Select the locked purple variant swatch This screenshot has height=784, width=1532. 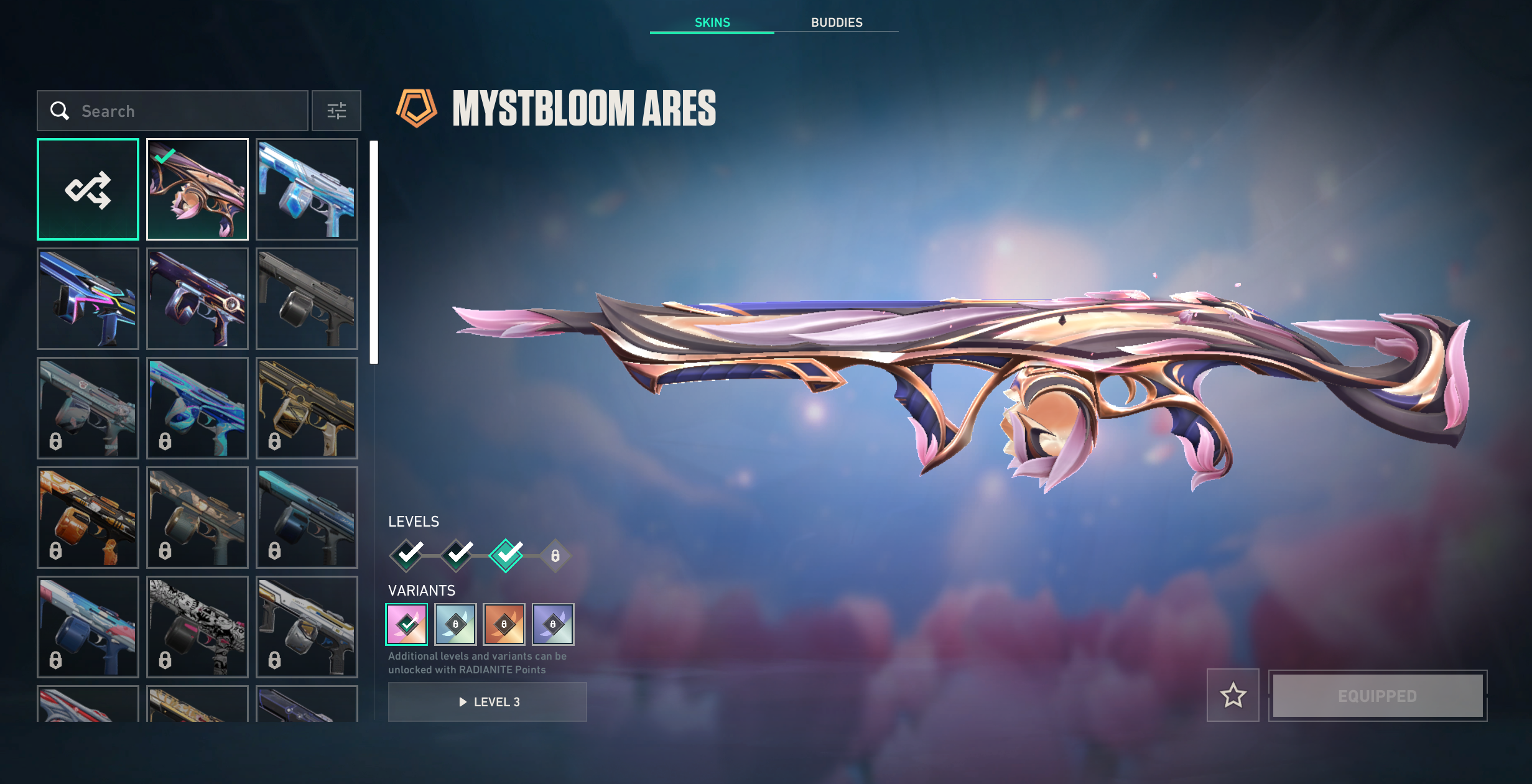tap(553, 624)
